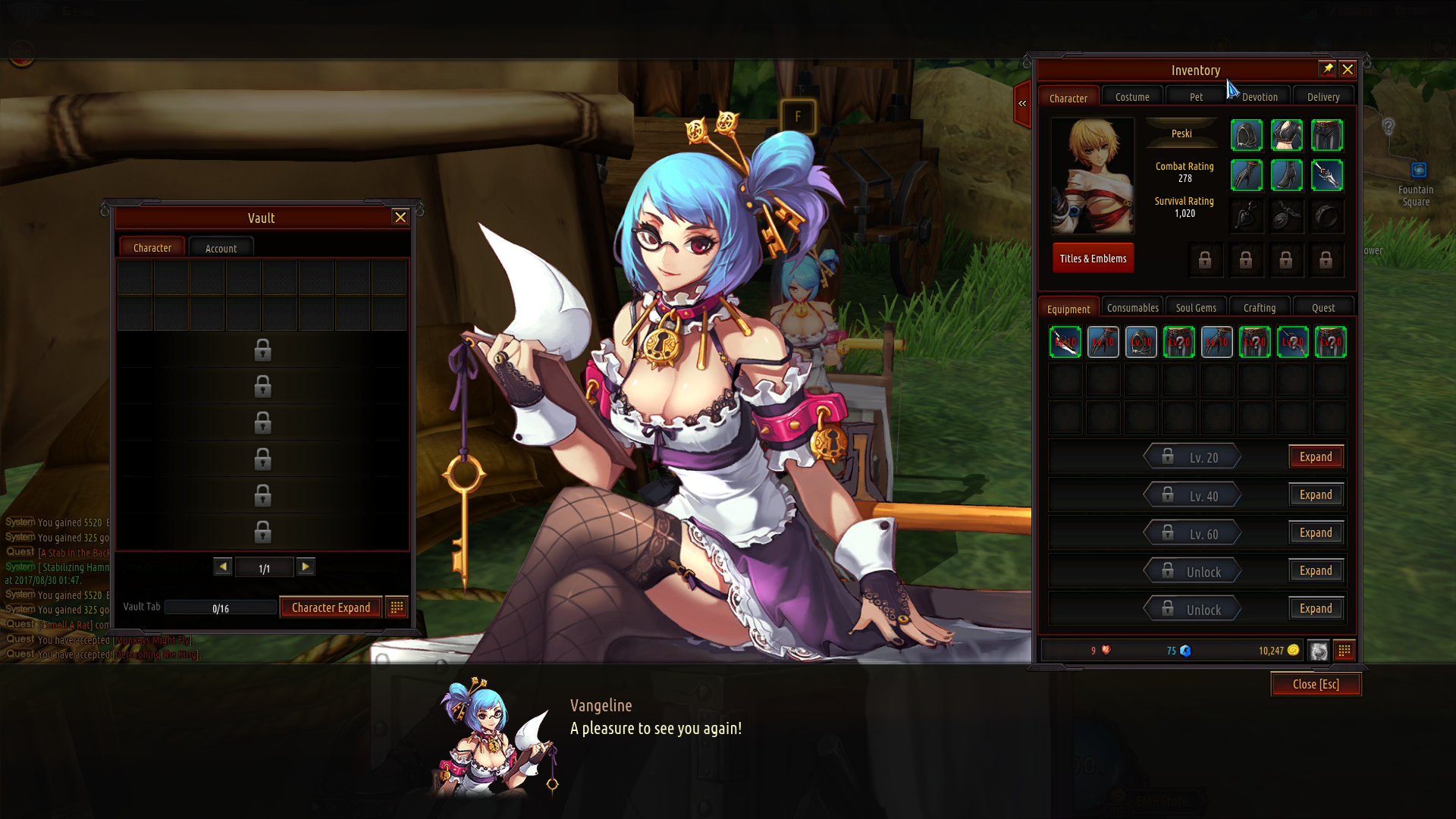Collapse the inventory side arrow panel
This screenshot has height=819, width=1456.
tap(1022, 103)
